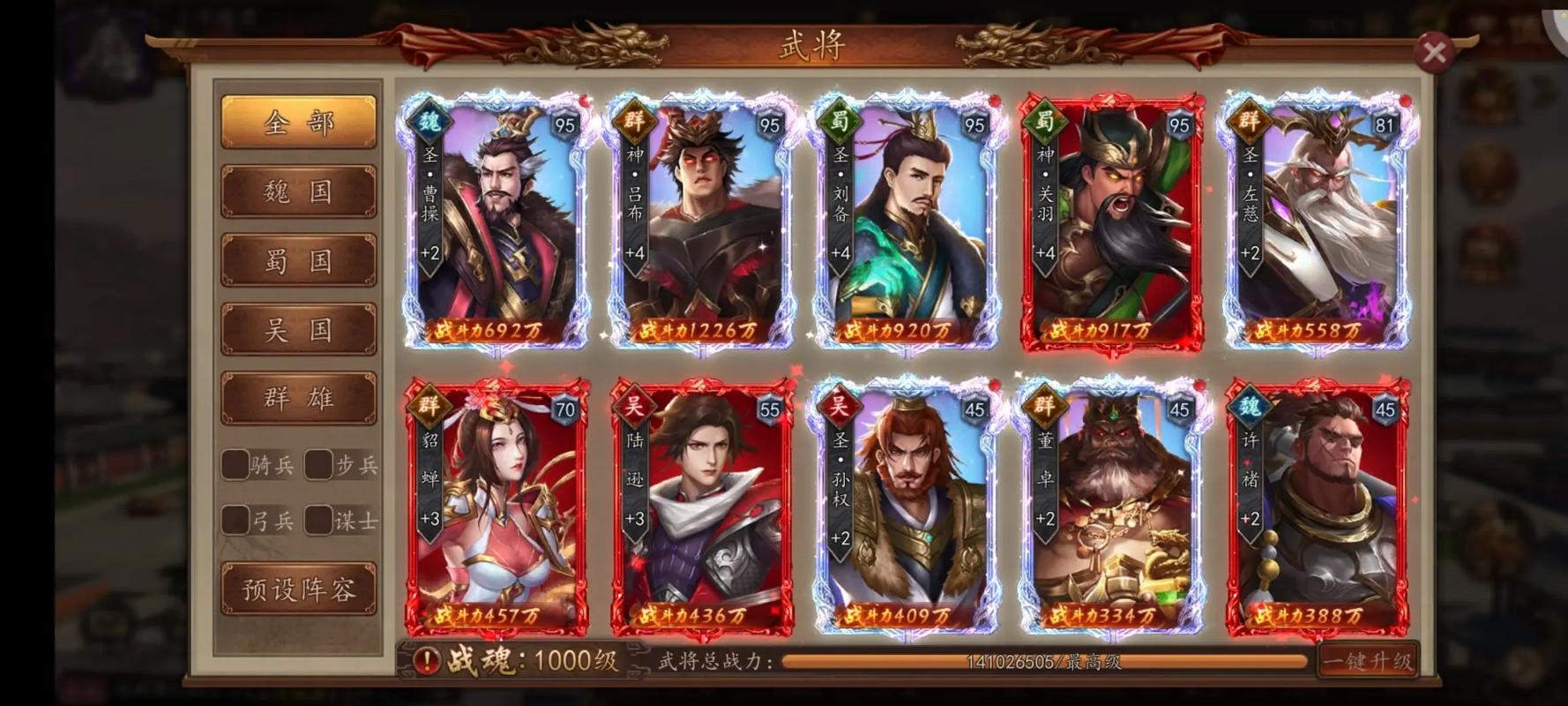The height and width of the screenshot is (706, 1568).
Task: Open the 预设阵容 preset lineup panel
Action: (298, 587)
